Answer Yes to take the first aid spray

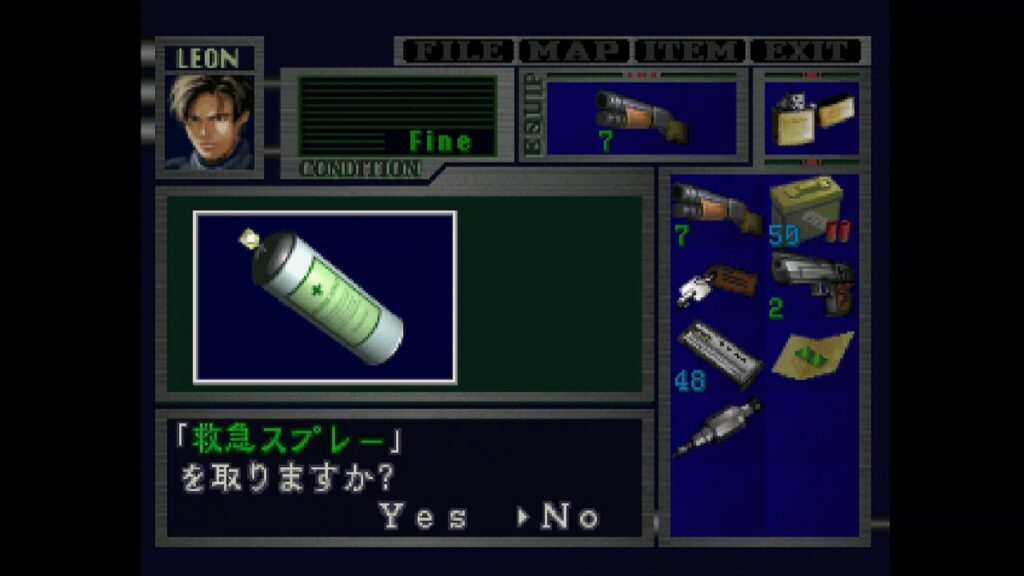click(423, 517)
